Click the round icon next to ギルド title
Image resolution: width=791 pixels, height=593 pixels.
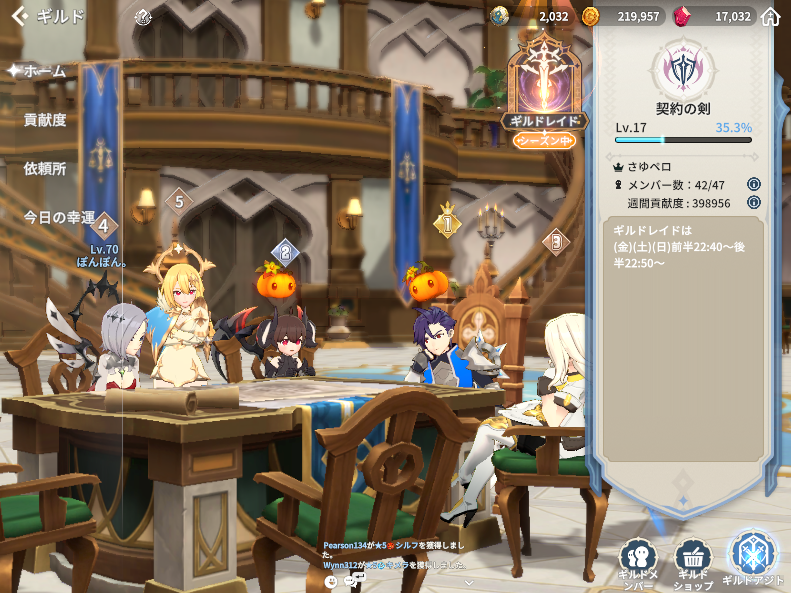click(x=143, y=16)
